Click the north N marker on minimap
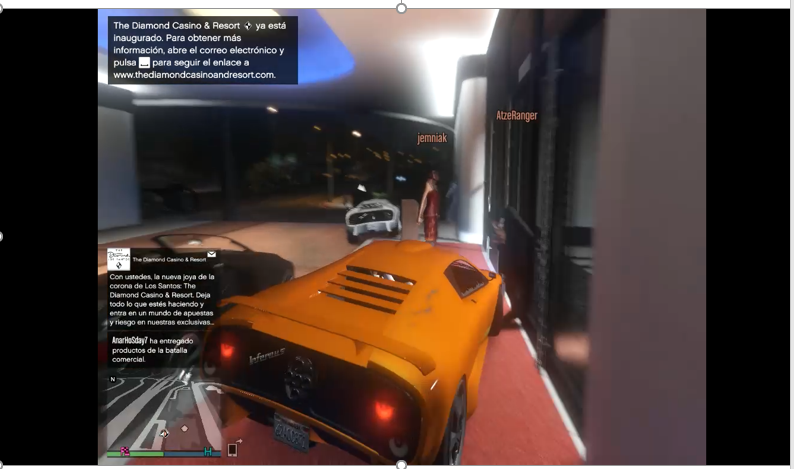794x469 pixels. tap(113, 380)
